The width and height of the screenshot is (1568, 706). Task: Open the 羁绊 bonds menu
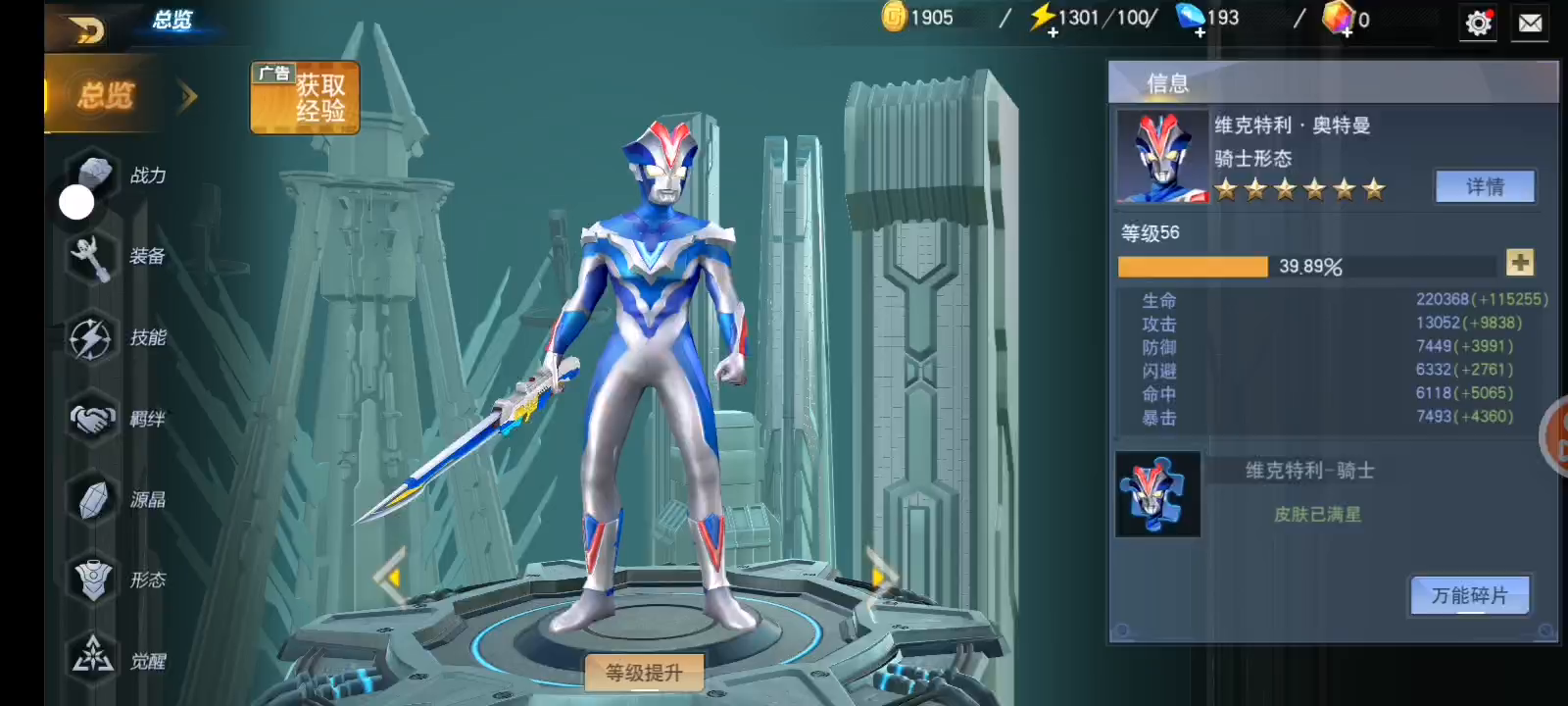coord(118,420)
